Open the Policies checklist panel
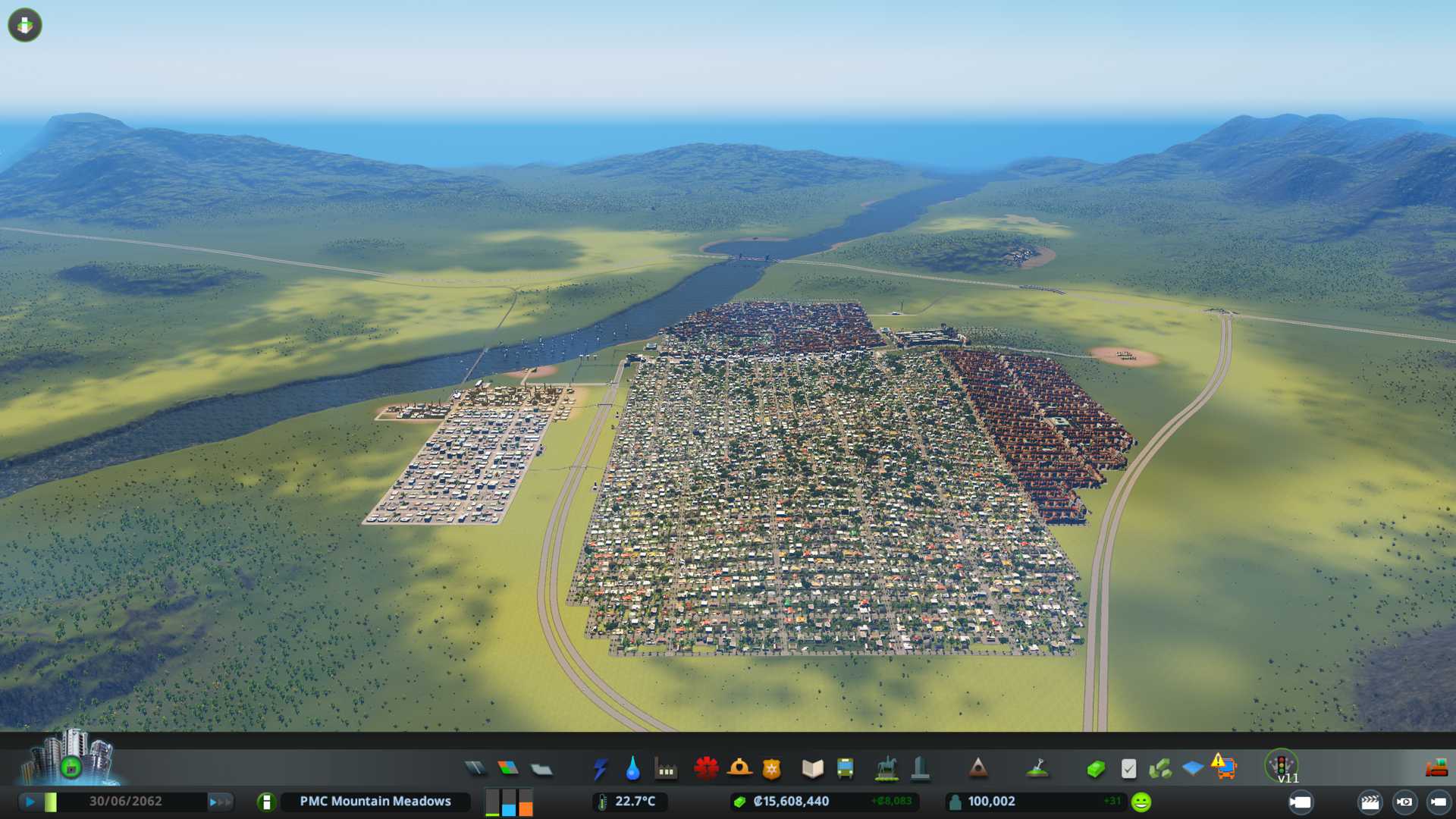The image size is (1456, 819). (x=1128, y=769)
